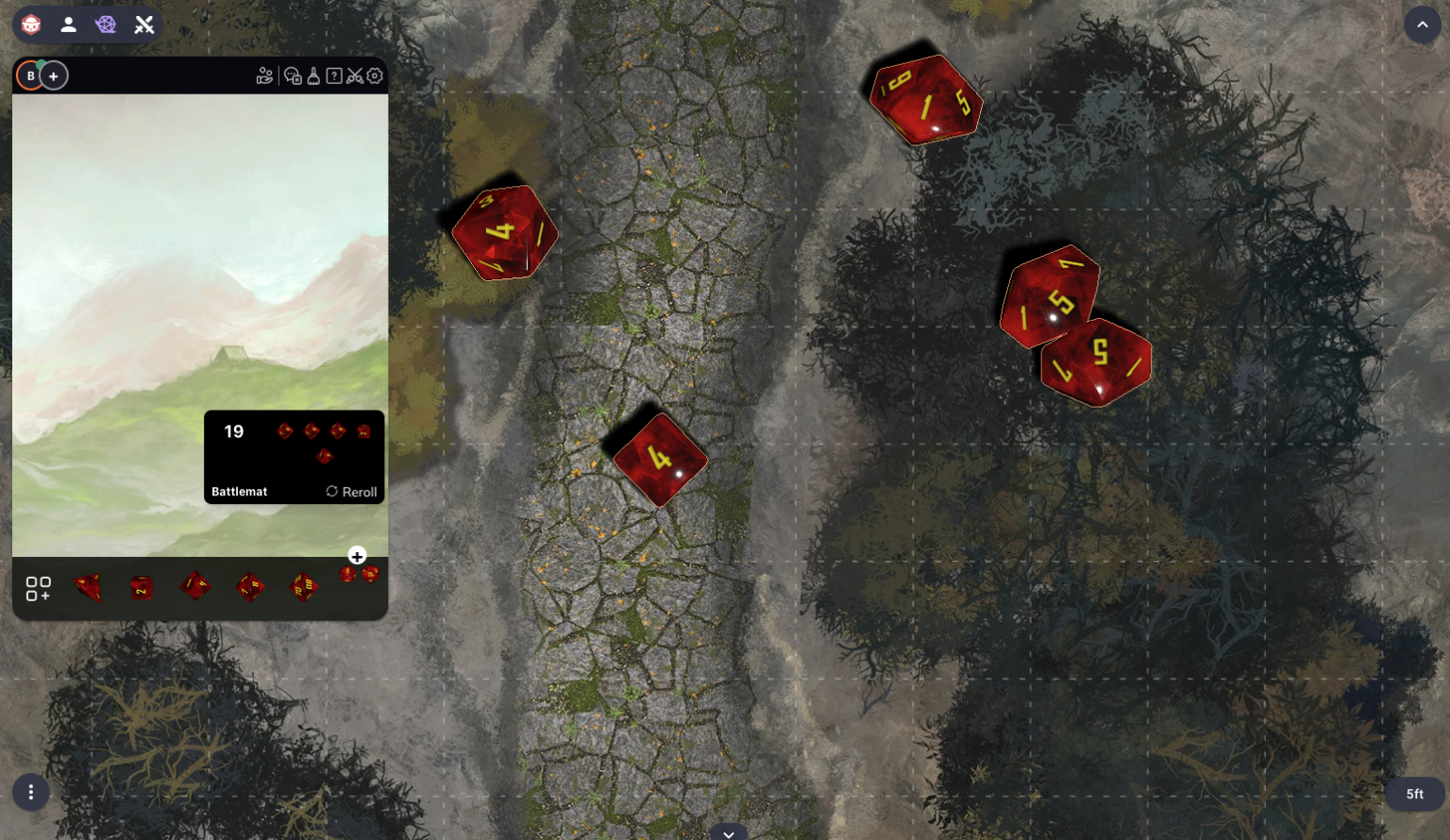The width and height of the screenshot is (1450, 840).
Task: Open the owl logo menu
Action: (x=31, y=25)
